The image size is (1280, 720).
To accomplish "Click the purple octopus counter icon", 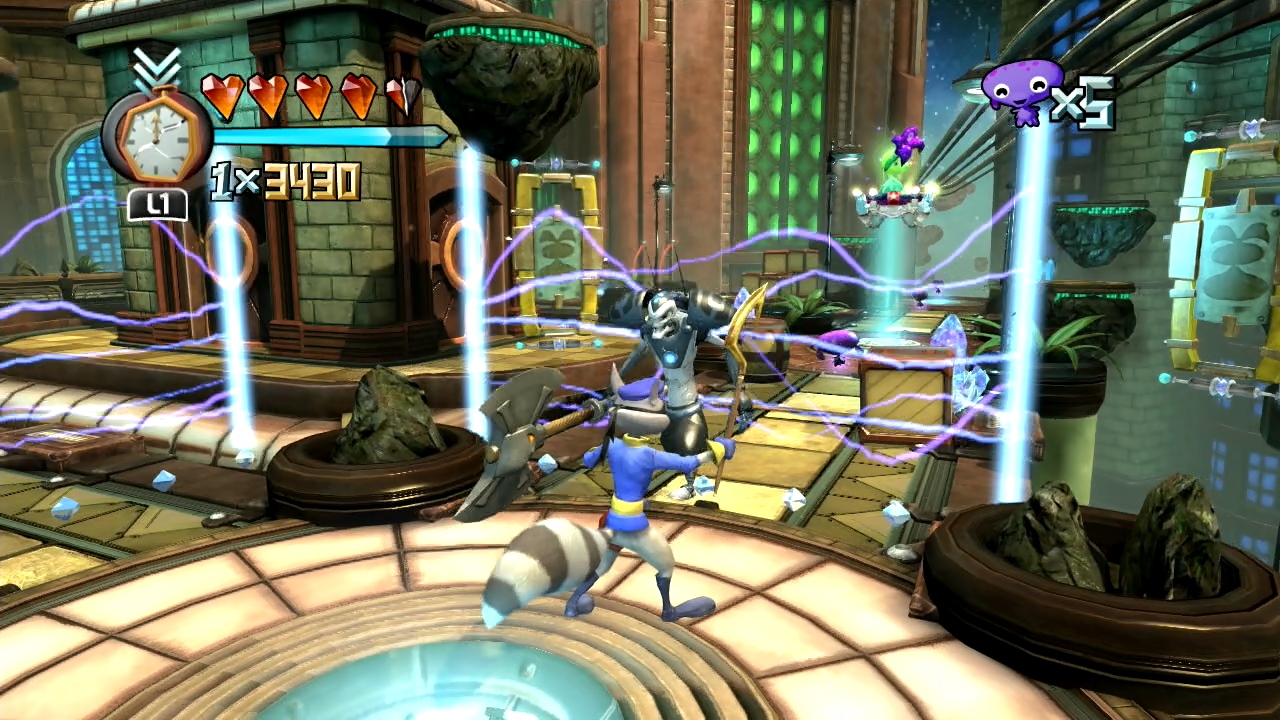I will pyautogui.click(x=1021, y=92).
